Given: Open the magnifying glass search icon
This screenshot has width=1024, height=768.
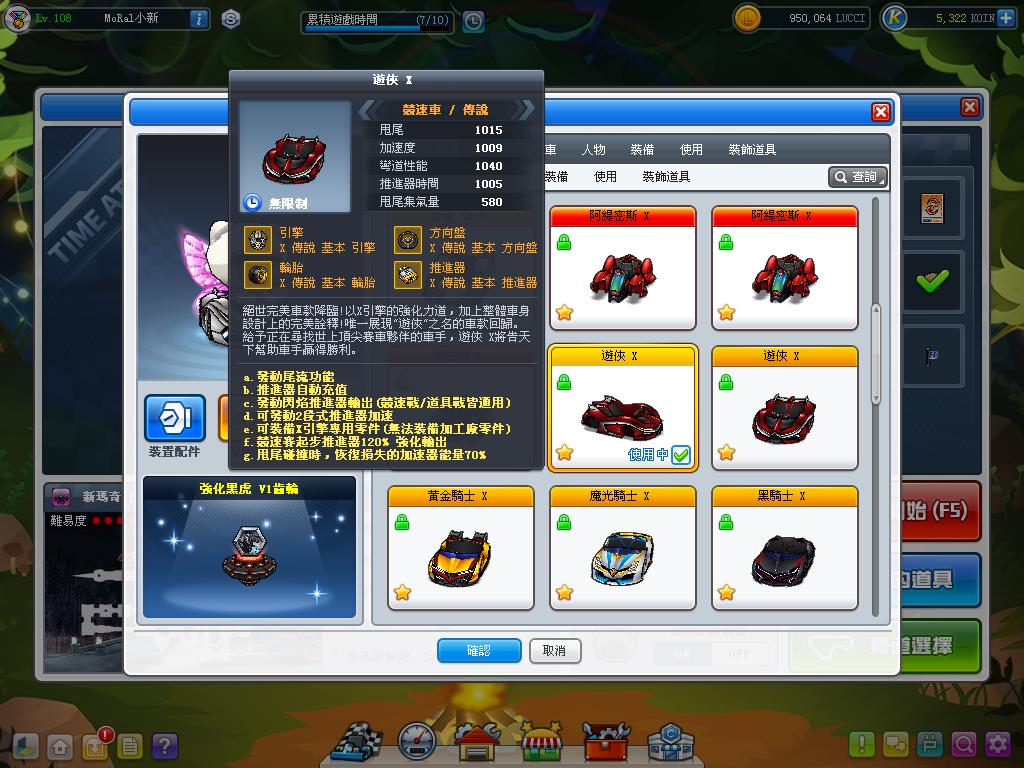Looking at the screenshot, I should (964, 745).
